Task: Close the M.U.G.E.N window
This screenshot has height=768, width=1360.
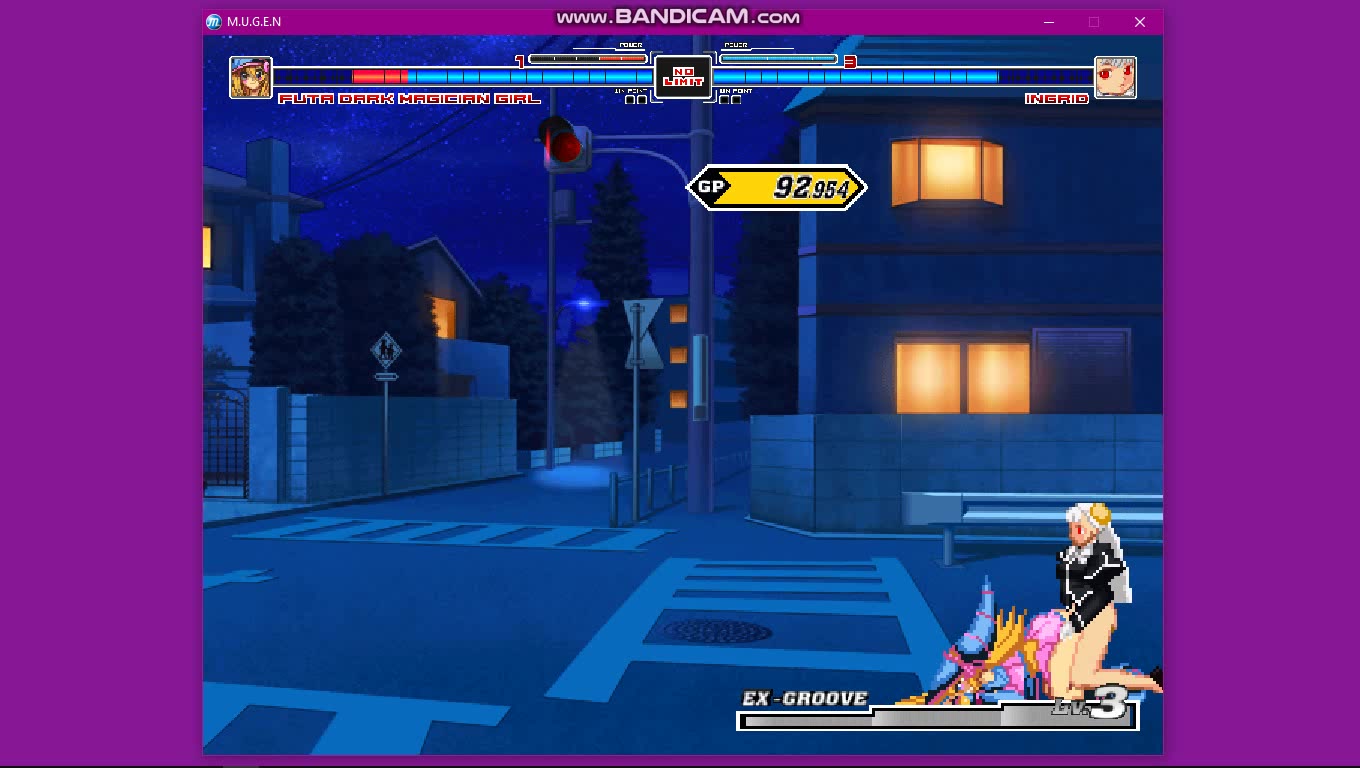Action: (1139, 22)
